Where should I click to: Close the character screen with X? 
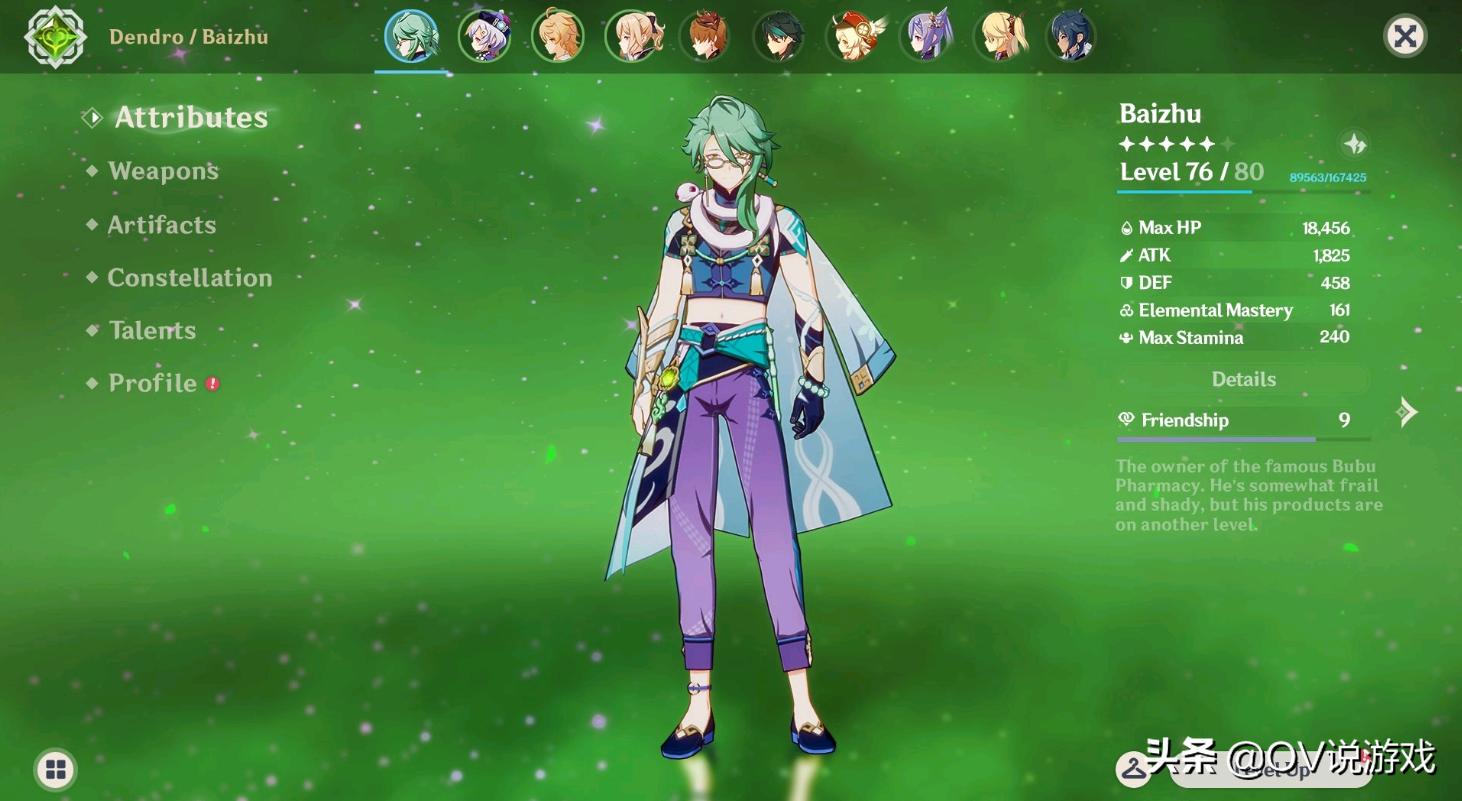point(1405,37)
